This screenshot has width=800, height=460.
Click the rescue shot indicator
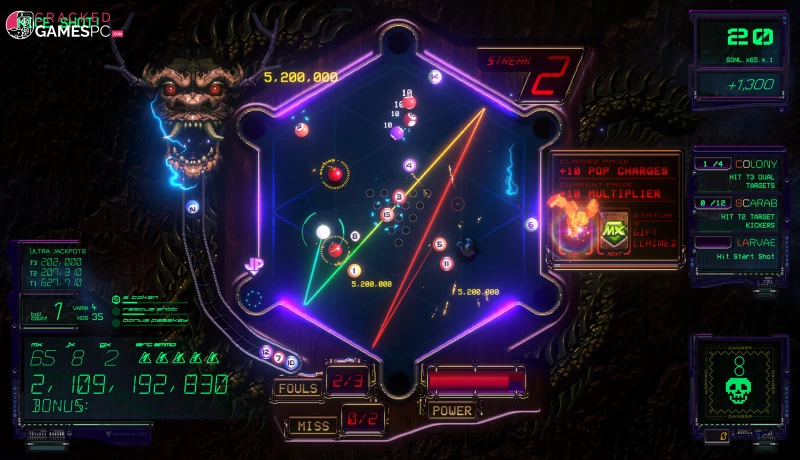coord(146,308)
